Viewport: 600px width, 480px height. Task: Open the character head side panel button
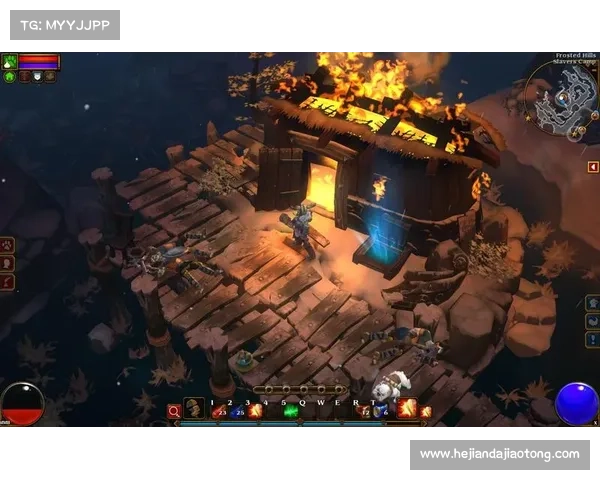pyautogui.click(x=7, y=263)
